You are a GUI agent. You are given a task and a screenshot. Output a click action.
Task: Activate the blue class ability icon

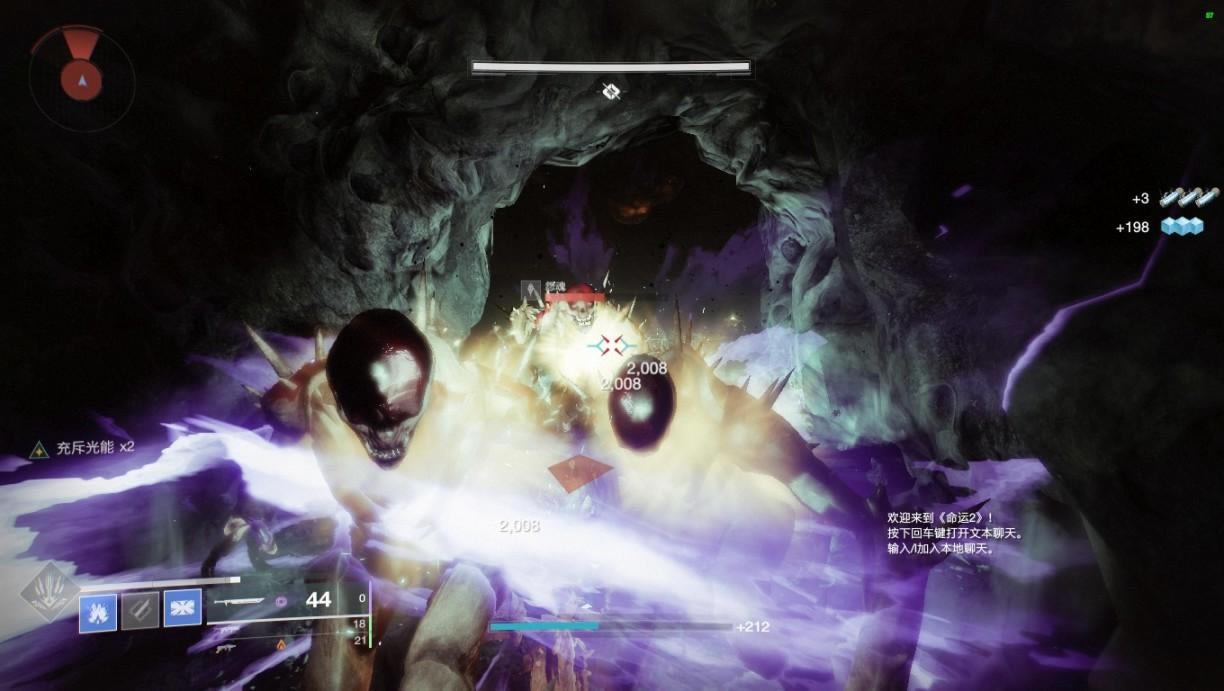(x=182, y=608)
